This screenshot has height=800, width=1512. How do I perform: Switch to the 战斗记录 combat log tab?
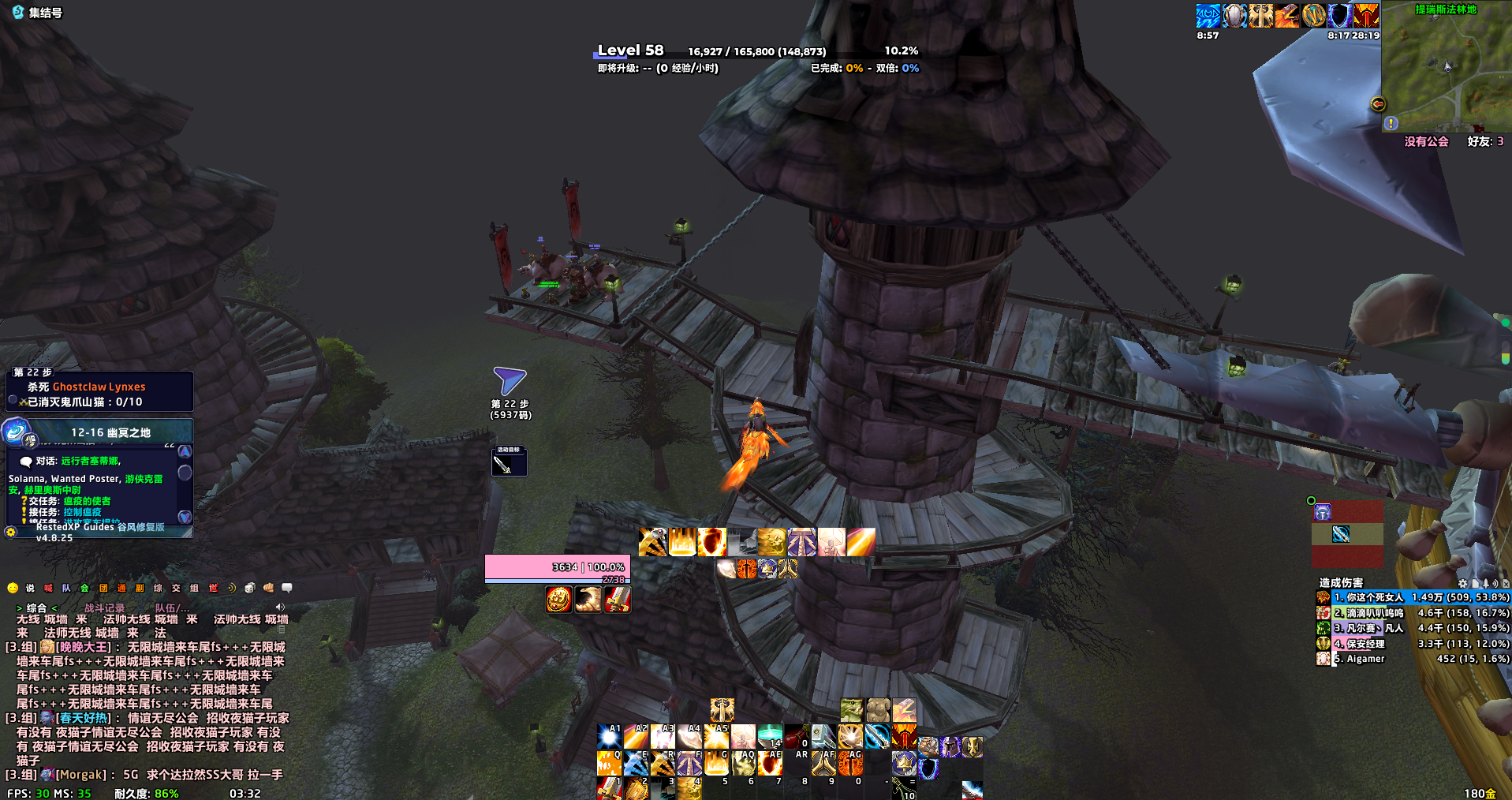point(104,608)
